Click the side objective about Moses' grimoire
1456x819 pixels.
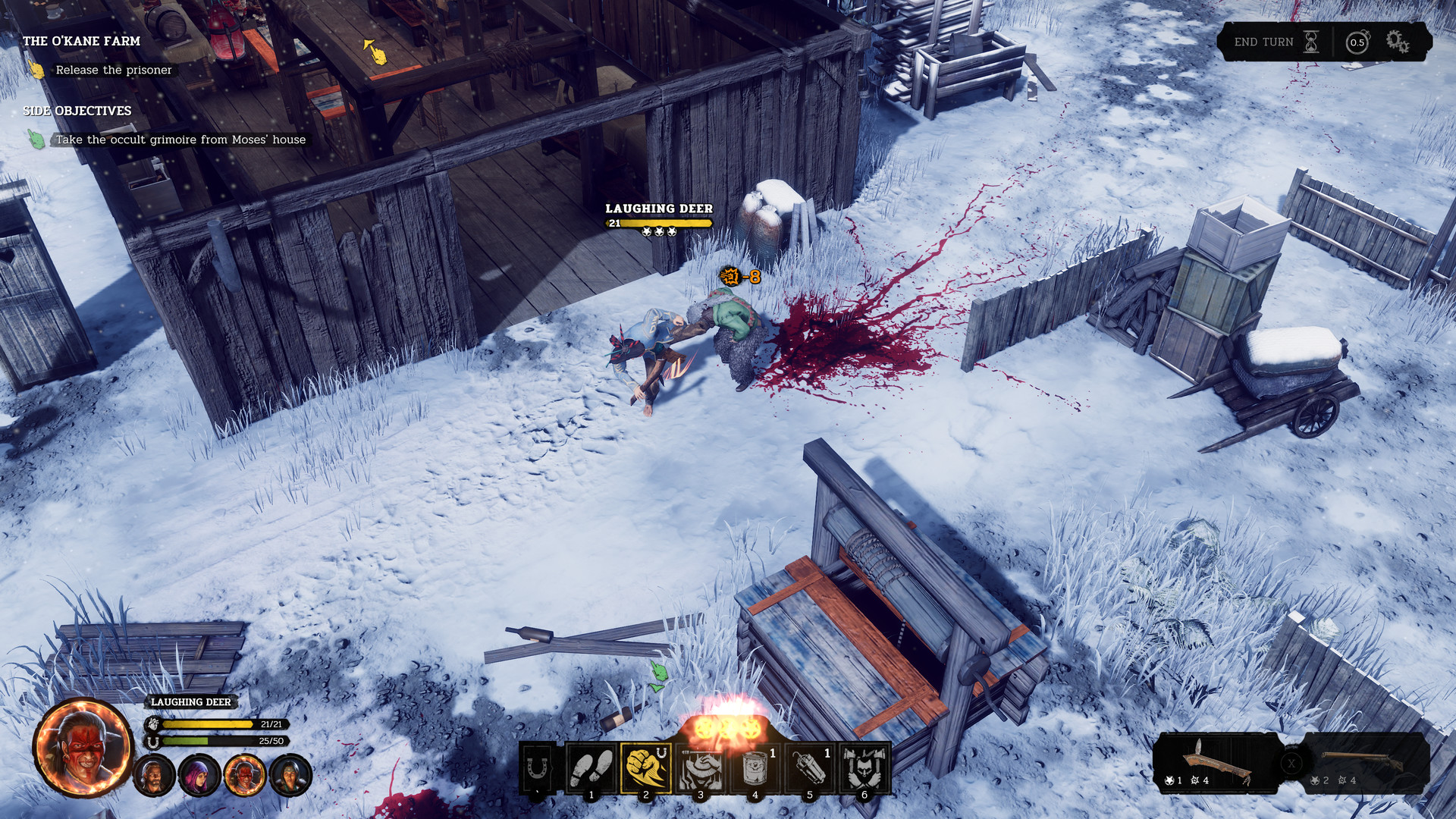point(182,140)
